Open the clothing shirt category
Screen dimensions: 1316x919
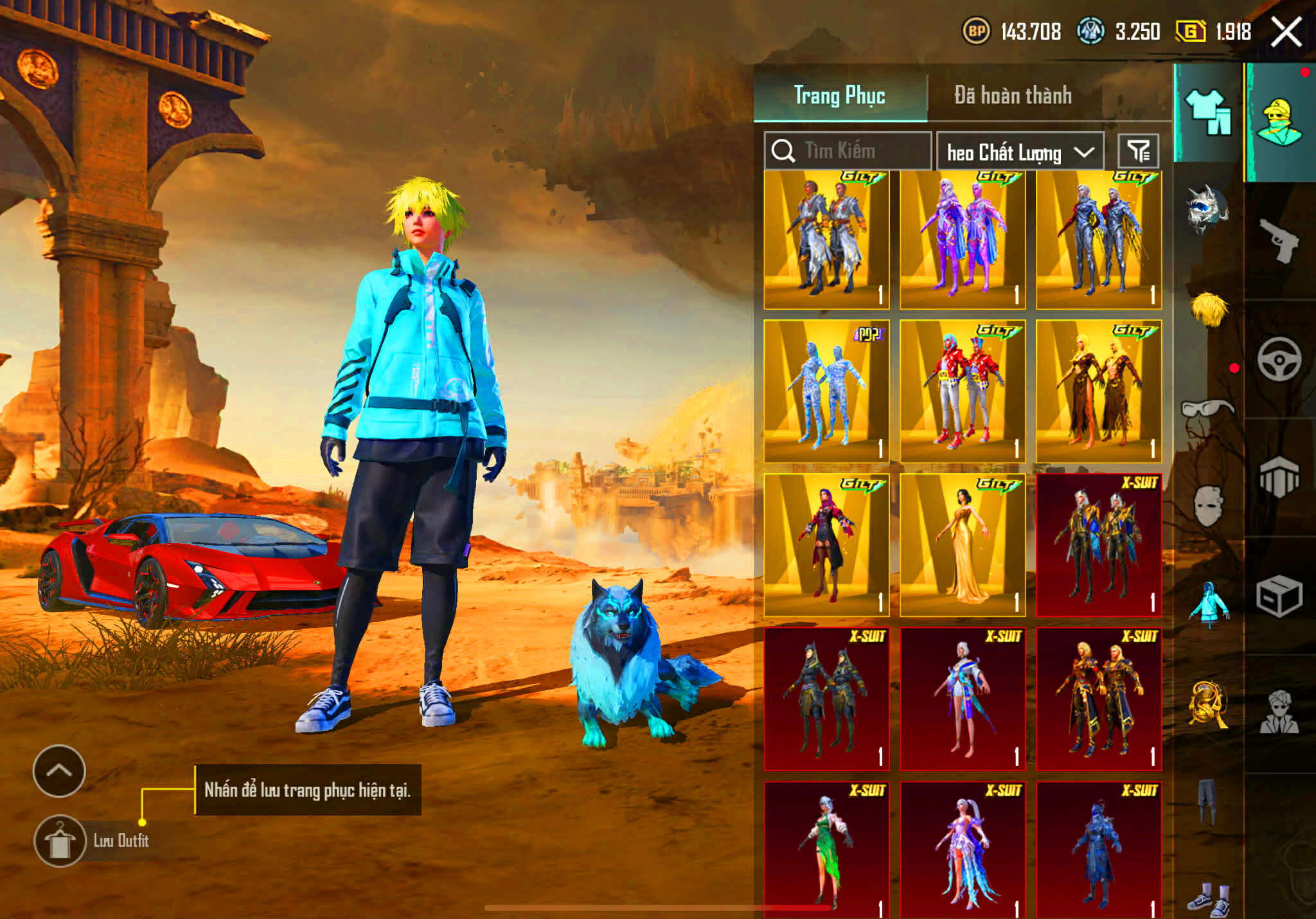tap(1207, 112)
